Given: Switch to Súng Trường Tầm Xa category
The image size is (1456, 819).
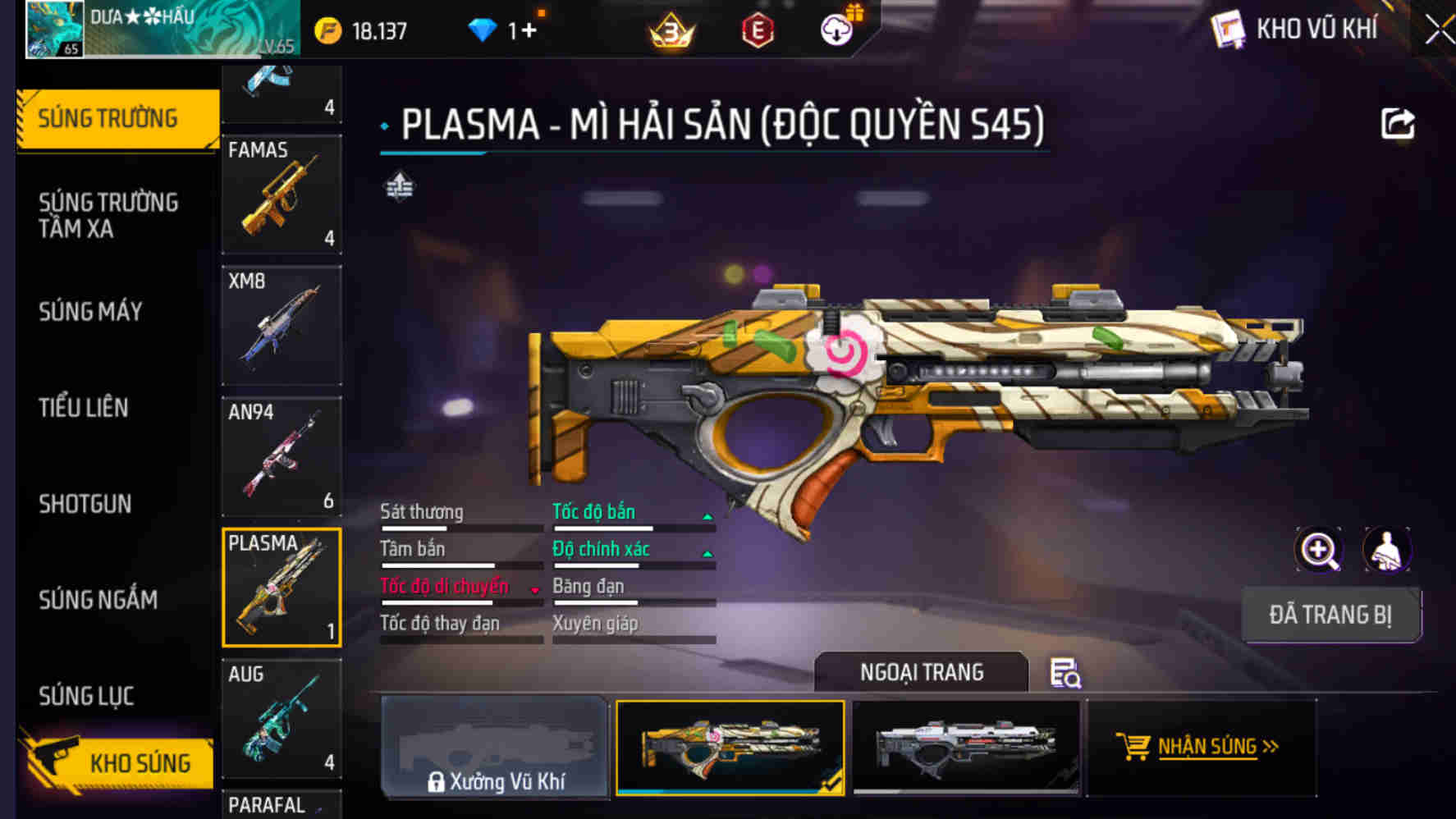Looking at the screenshot, I should pyautogui.click(x=108, y=215).
